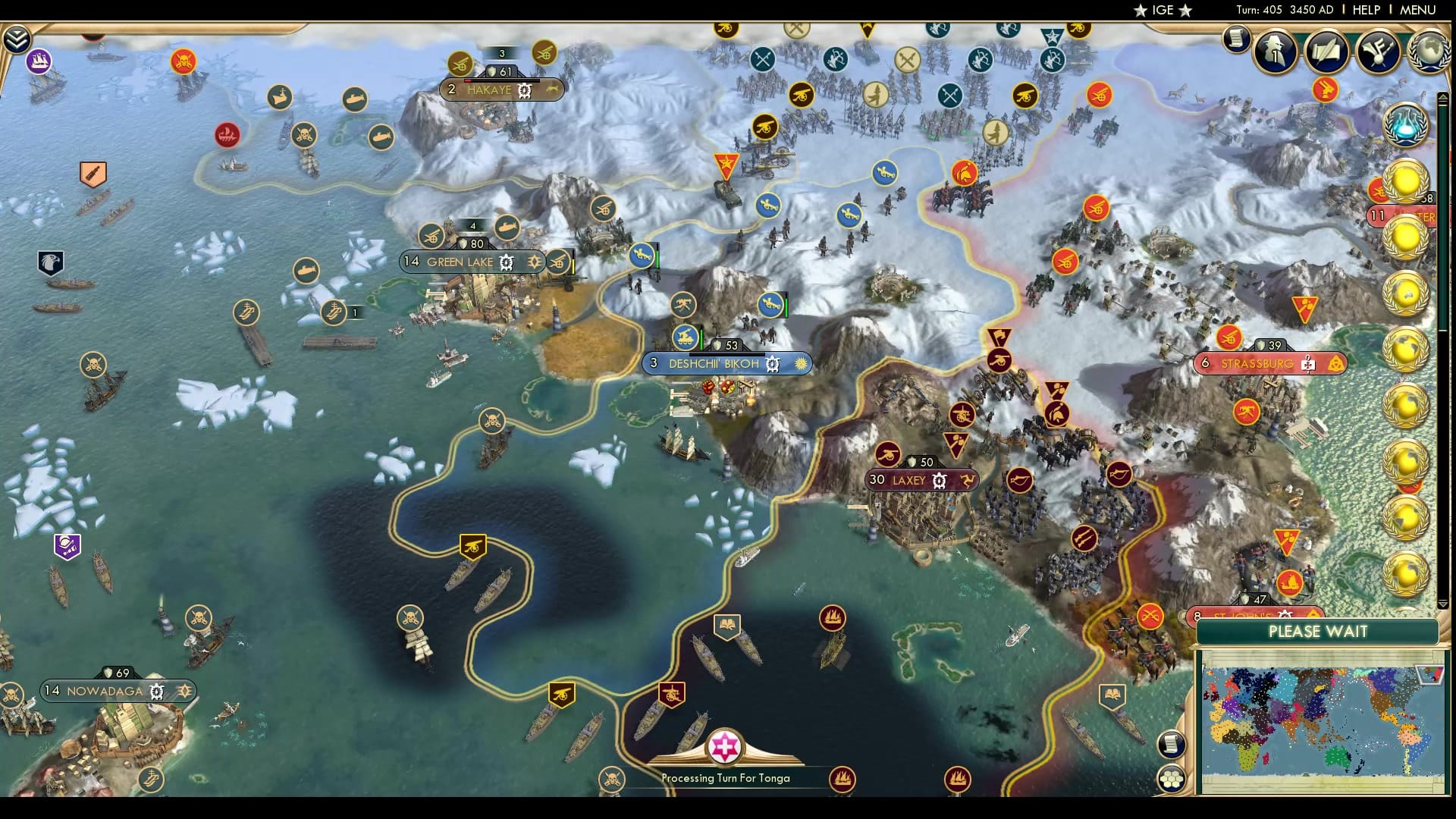This screenshot has height=819, width=1456.
Task: Open the Social Policies scroll-and-quill icon
Action: [1326, 52]
